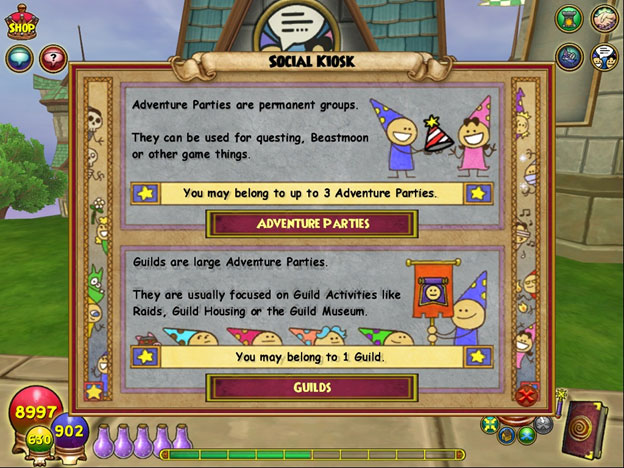Click the blue globe icon below friends
The image size is (624, 468).
569,55
